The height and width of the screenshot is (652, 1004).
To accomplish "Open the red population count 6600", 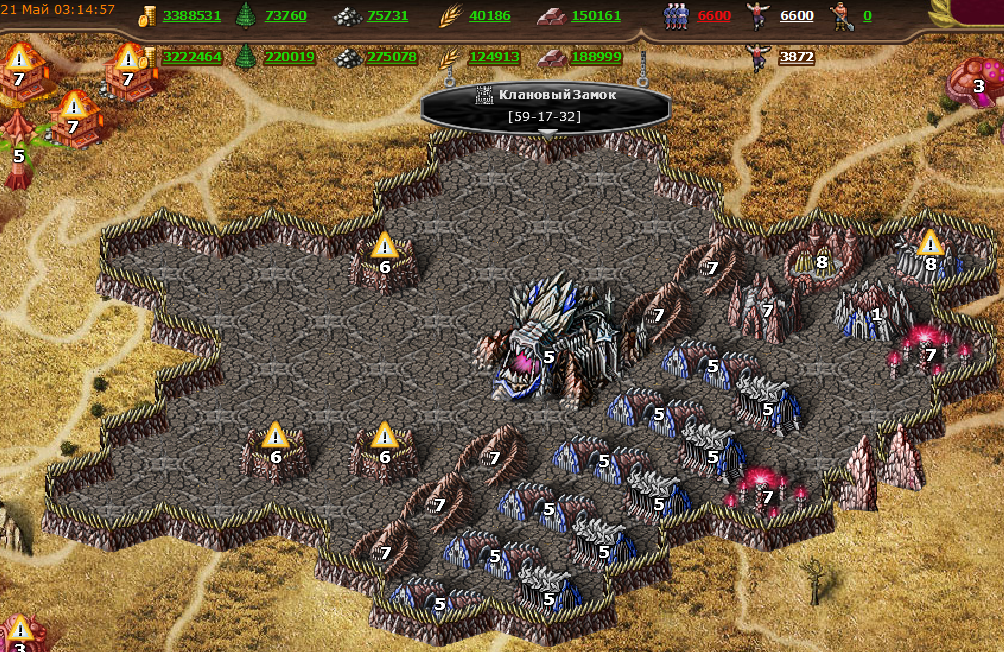I will tap(714, 16).
